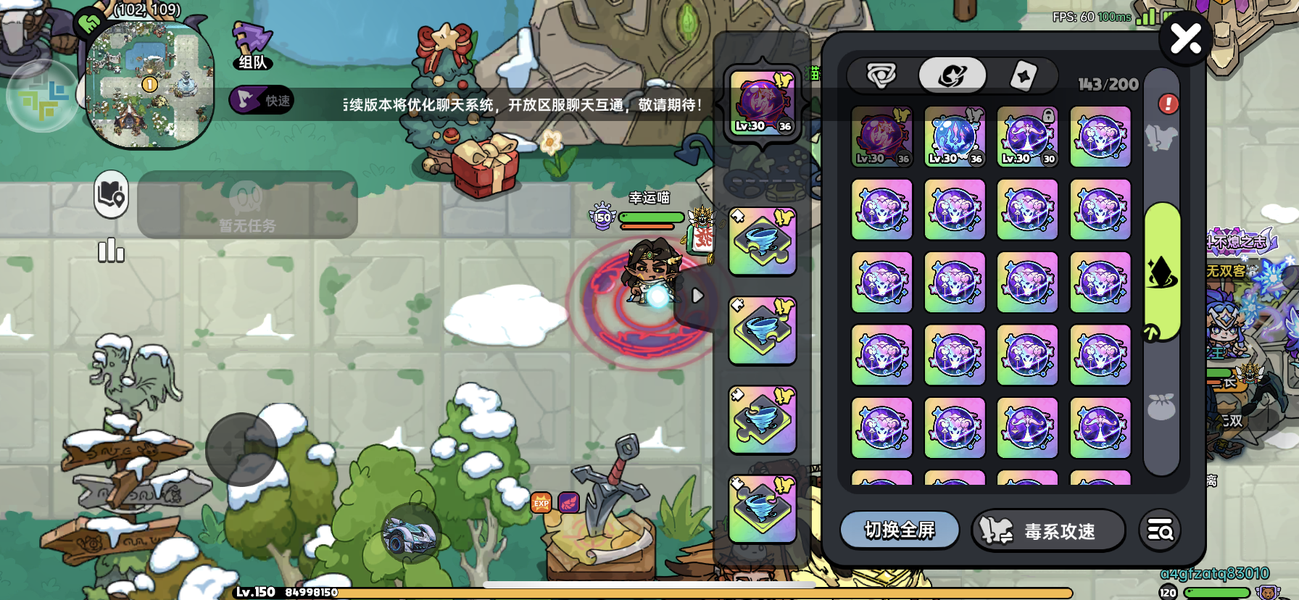Screen dimensions: 1299x600
Task: Open the pouch bag side tab
Action: tap(1162, 407)
